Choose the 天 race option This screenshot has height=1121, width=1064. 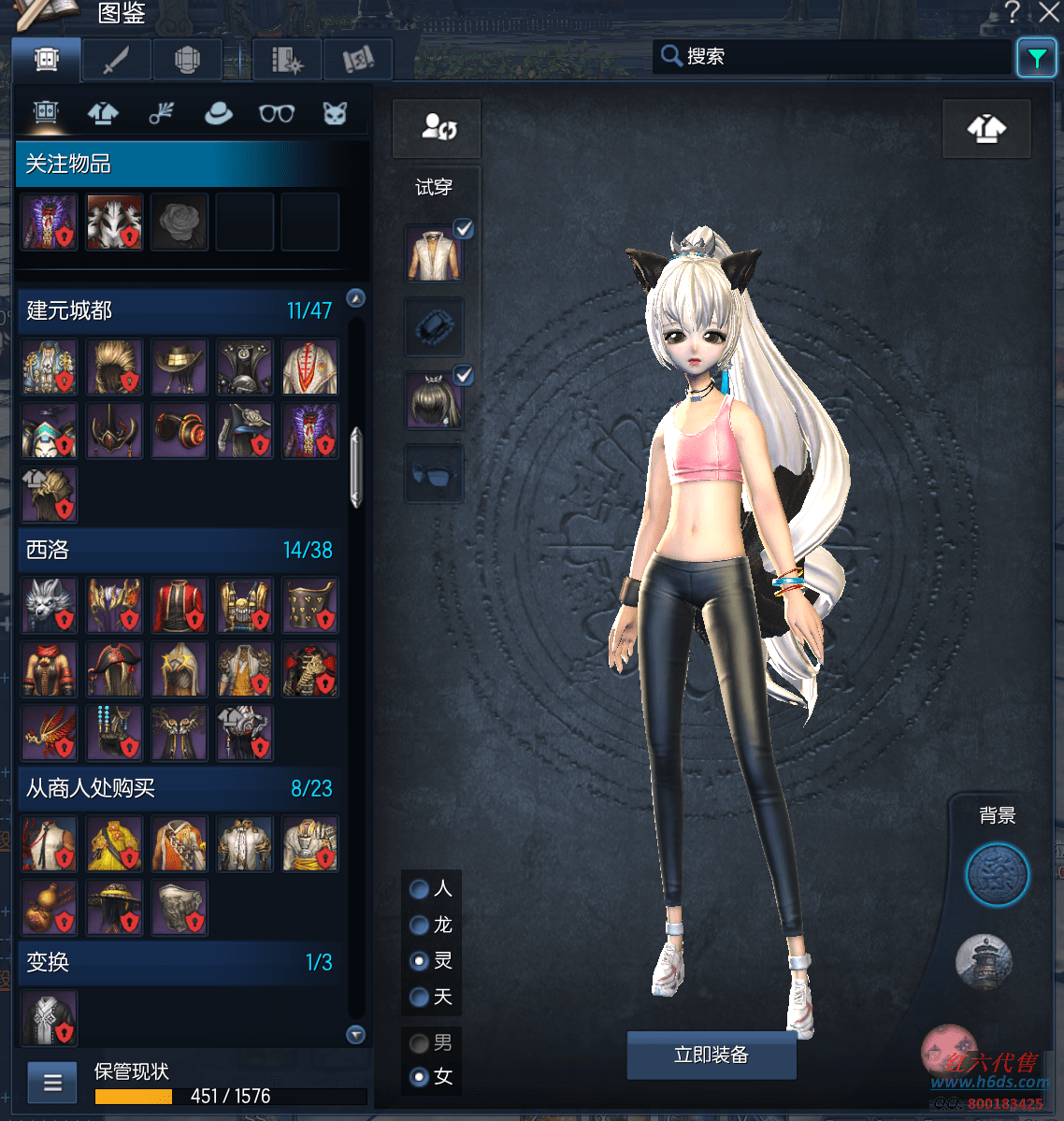[420, 998]
